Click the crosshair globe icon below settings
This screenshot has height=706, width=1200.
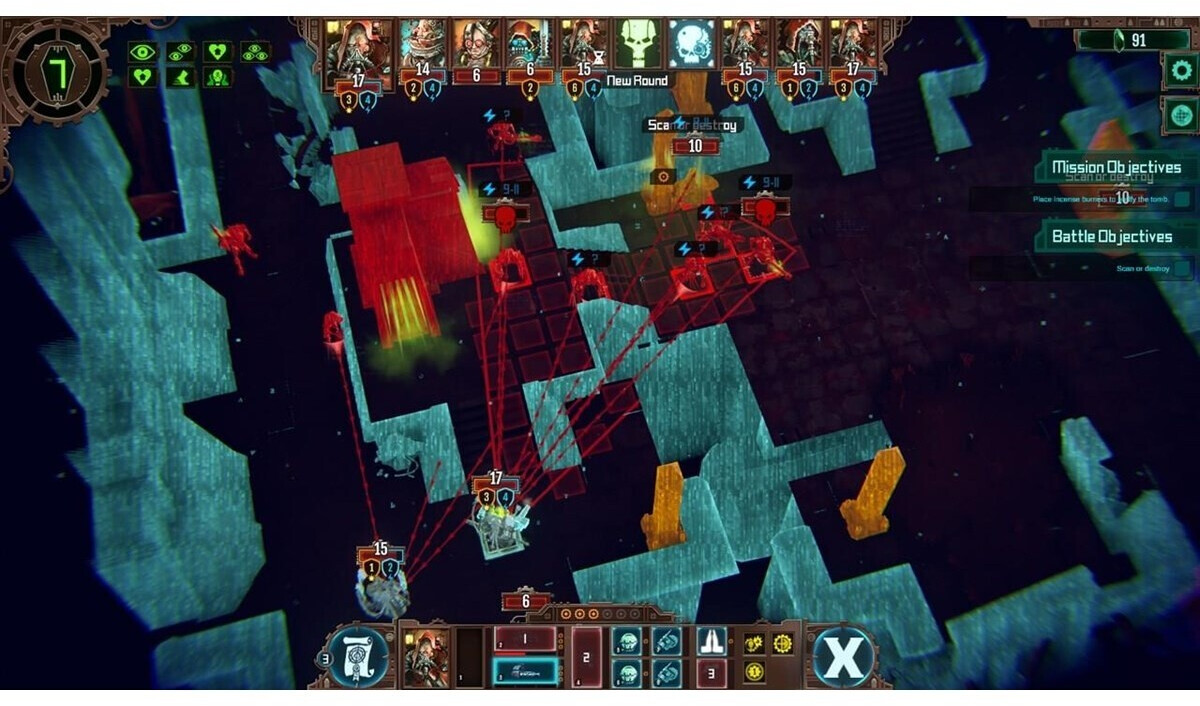tap(1180, 114)
